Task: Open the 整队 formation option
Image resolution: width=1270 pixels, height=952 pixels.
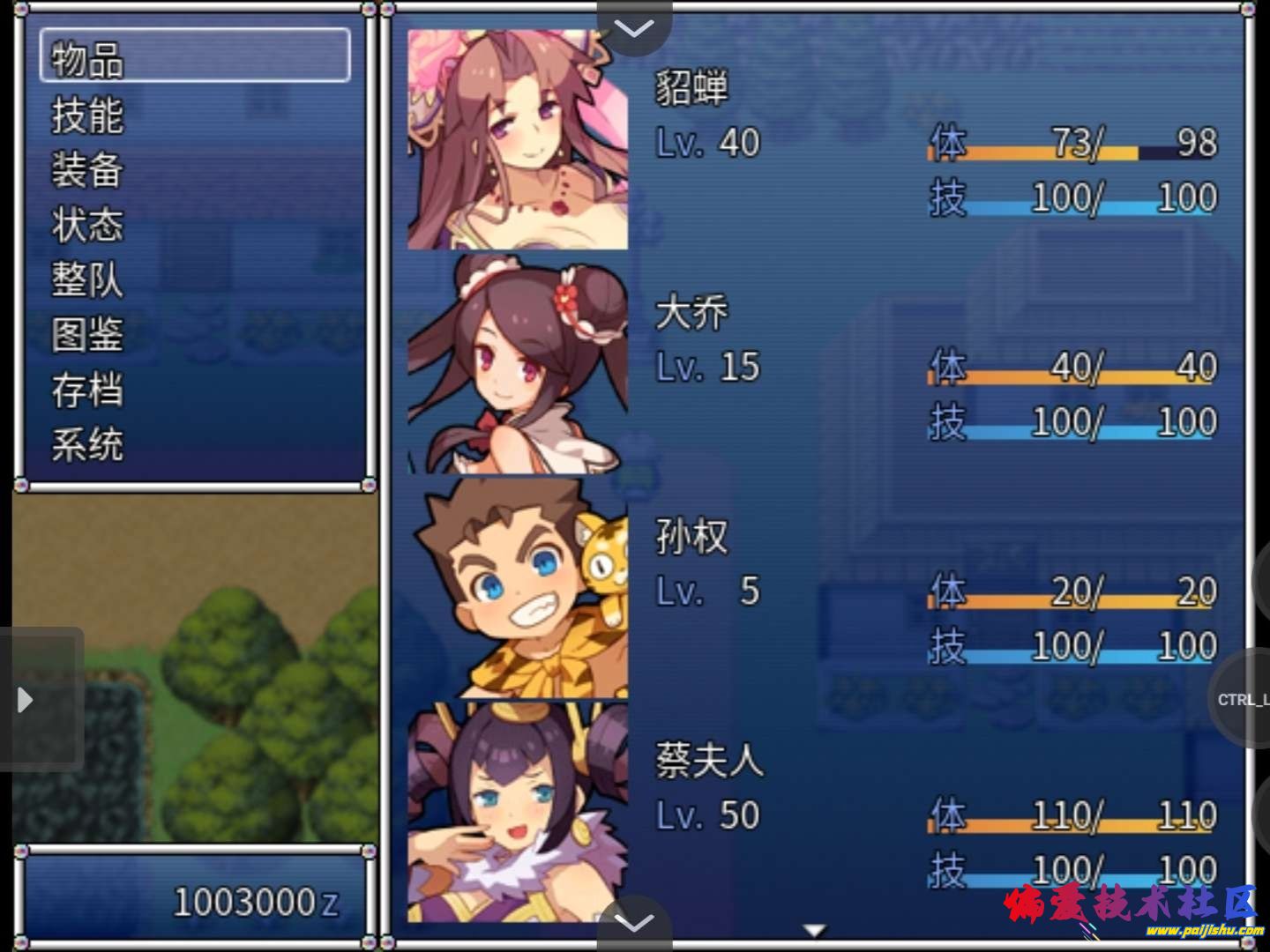Action: (x=87, y=279)
